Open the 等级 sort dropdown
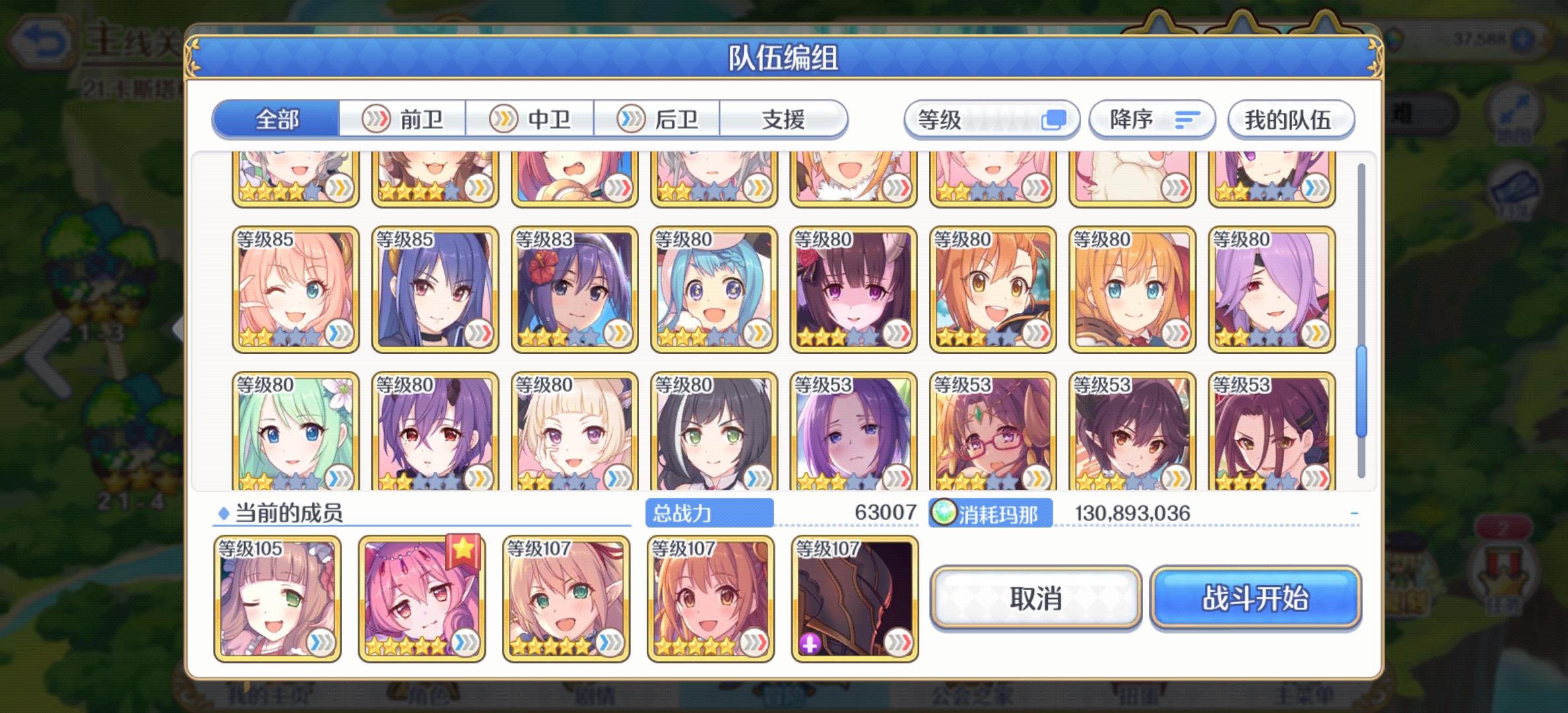This screenshot has height=713, width=1568. [x=993, y=119]
